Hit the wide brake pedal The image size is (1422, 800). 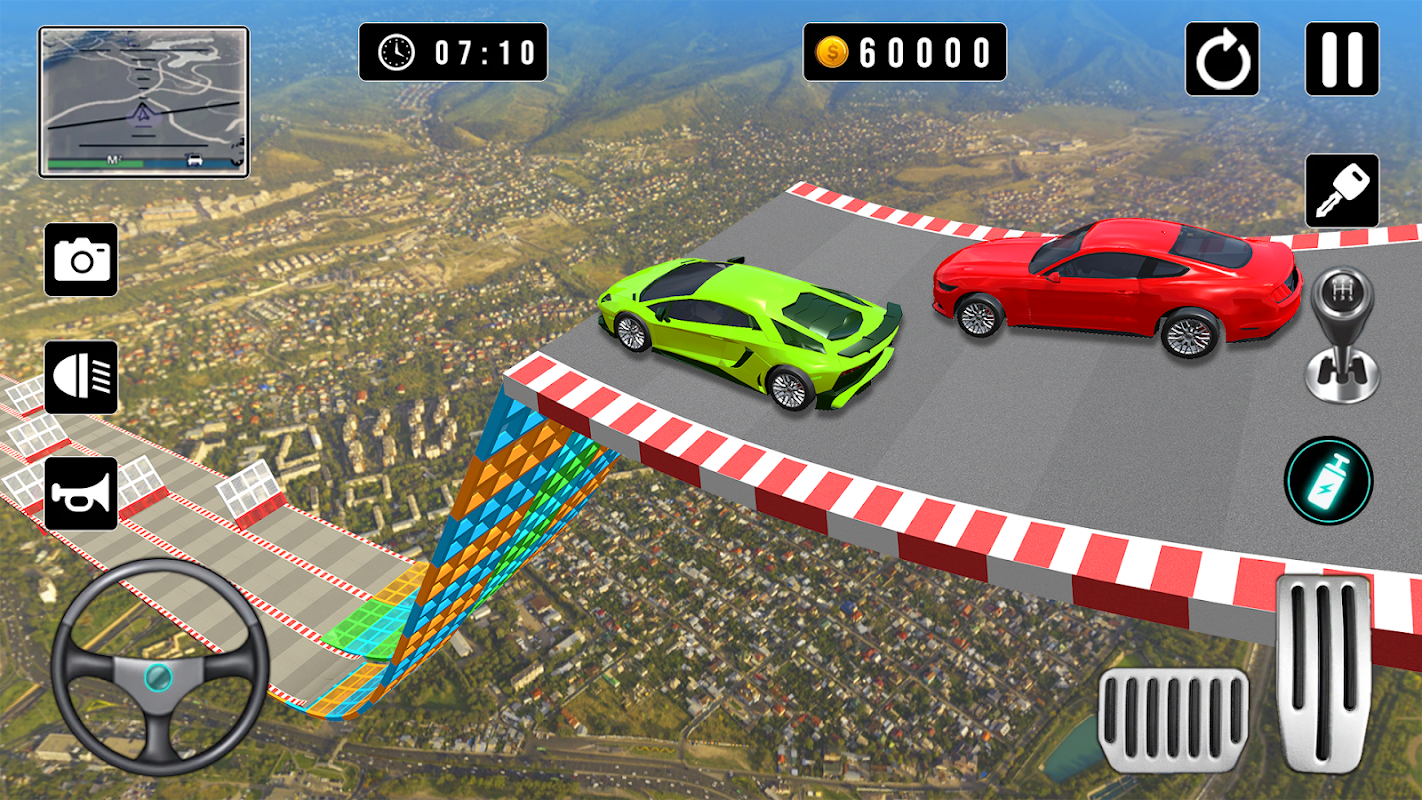coord(1174,720)
